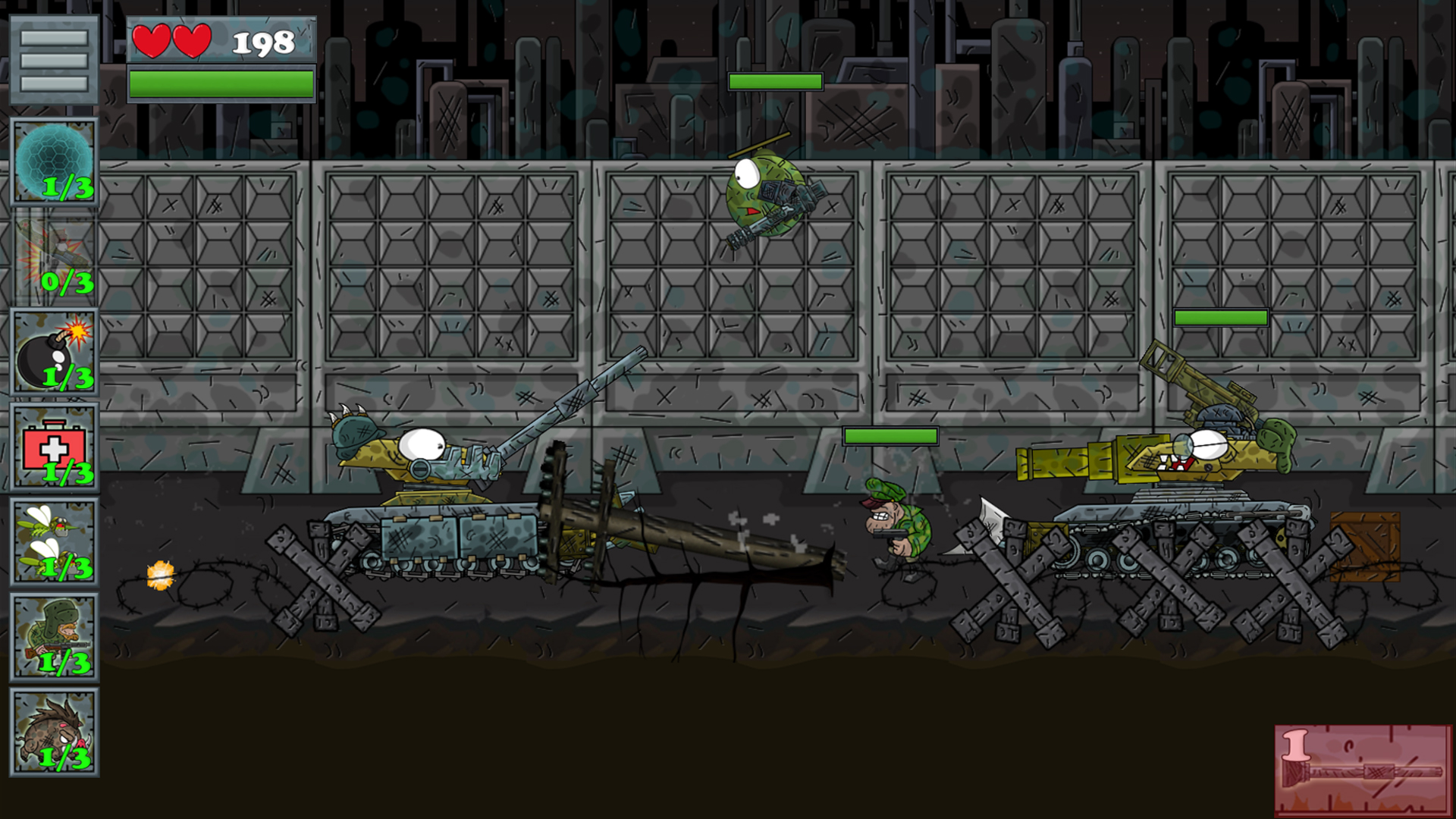Open the hamburger menu button
Viewport: 1456px width, 819px height.
click(54, 59)
